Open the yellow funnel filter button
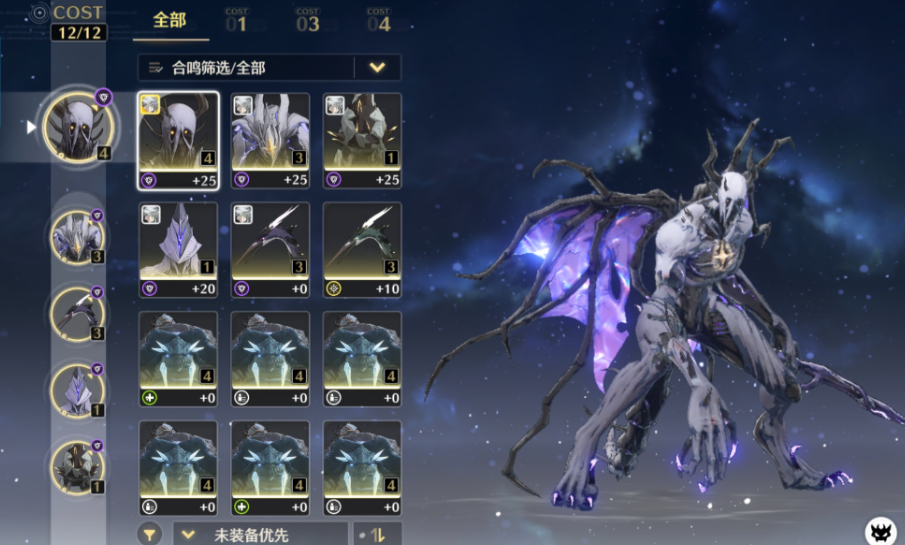905x545 pixels. (x=150, y=534)
